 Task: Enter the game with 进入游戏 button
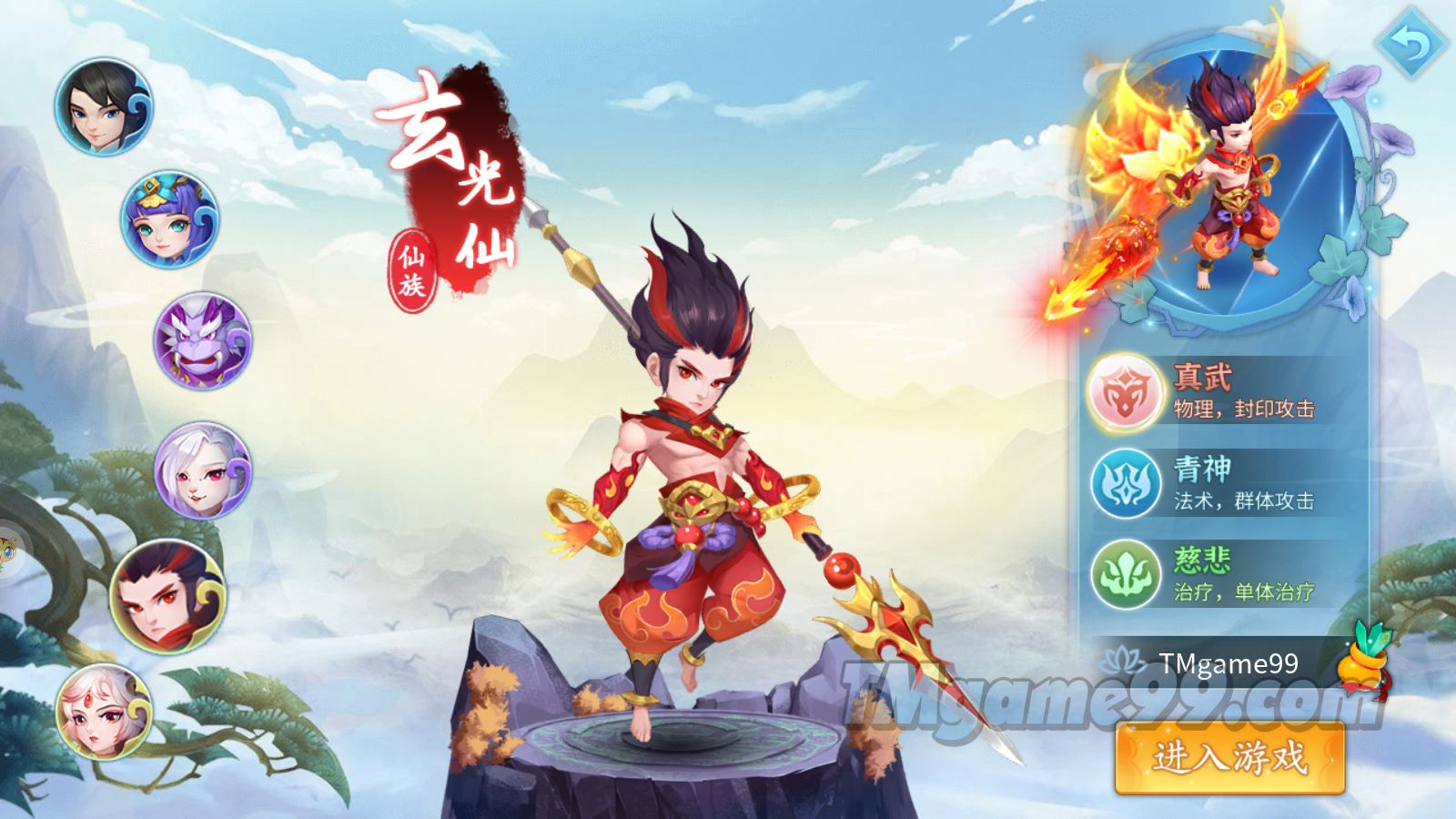click(x=1229, y=757)
